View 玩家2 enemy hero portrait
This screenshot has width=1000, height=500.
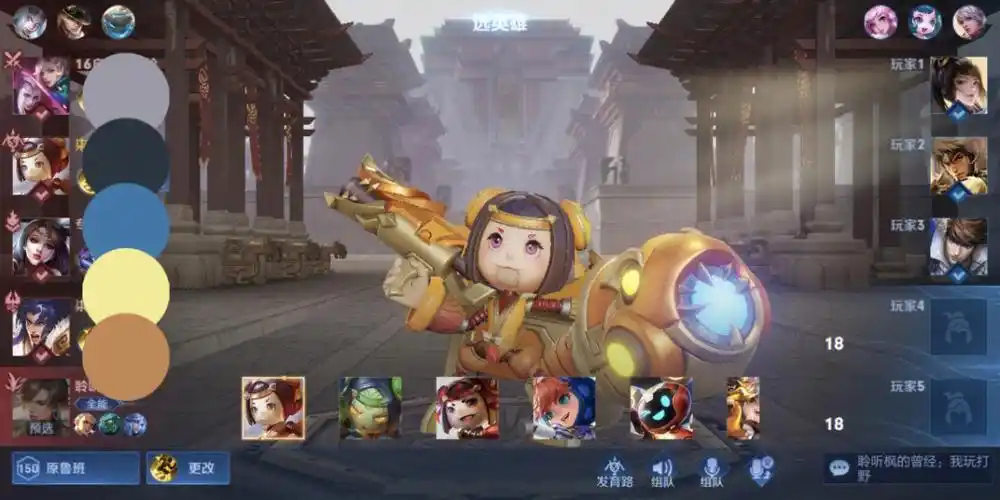pos(958,166)
